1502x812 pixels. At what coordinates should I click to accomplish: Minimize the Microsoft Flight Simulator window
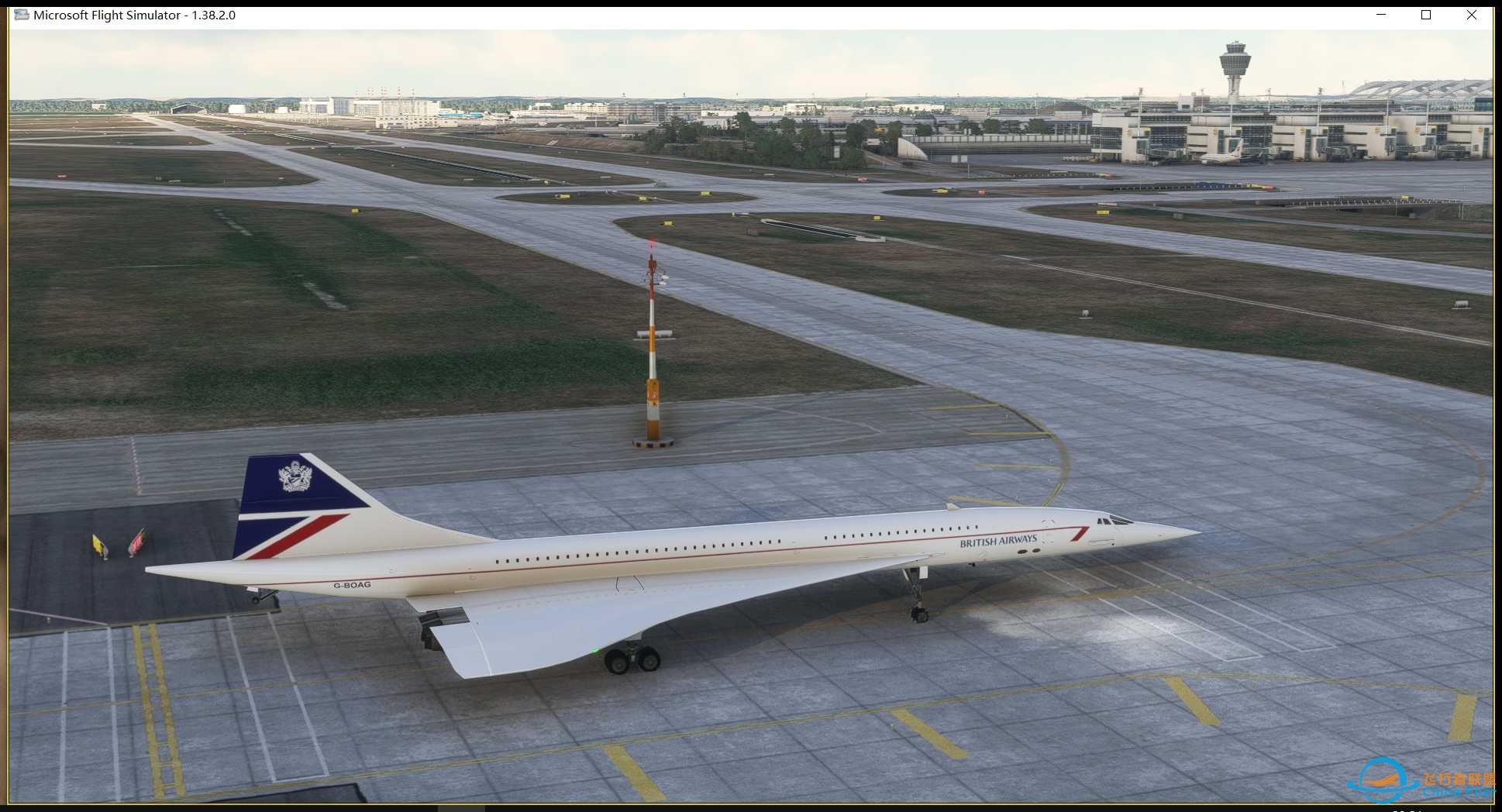1381,15
